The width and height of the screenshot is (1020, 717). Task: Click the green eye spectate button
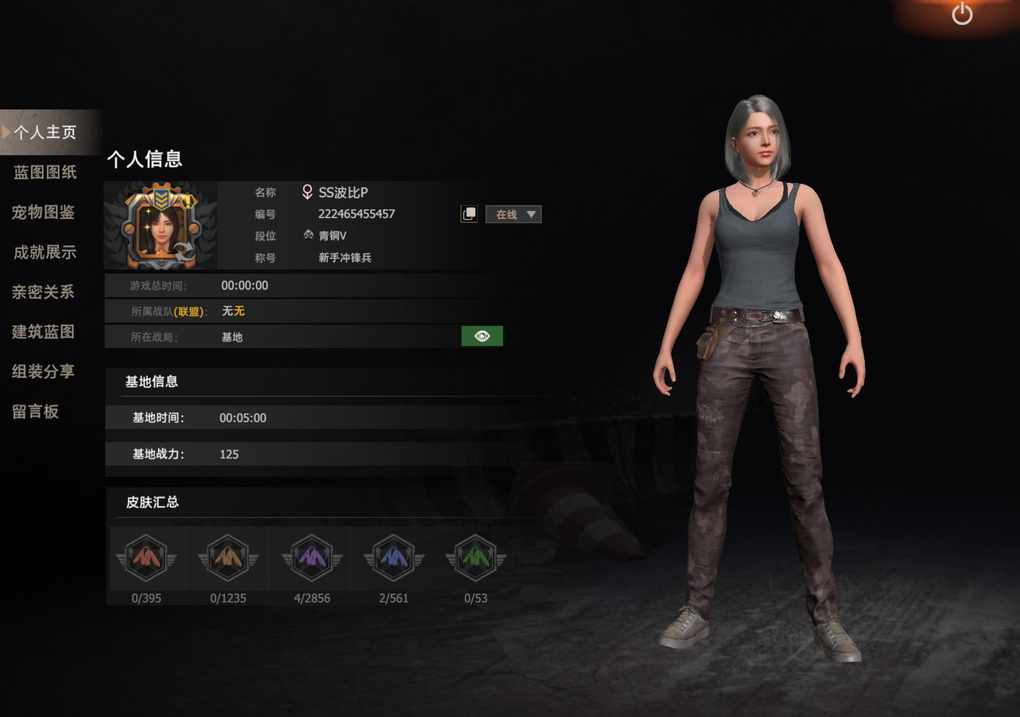[x=482, y=336]
